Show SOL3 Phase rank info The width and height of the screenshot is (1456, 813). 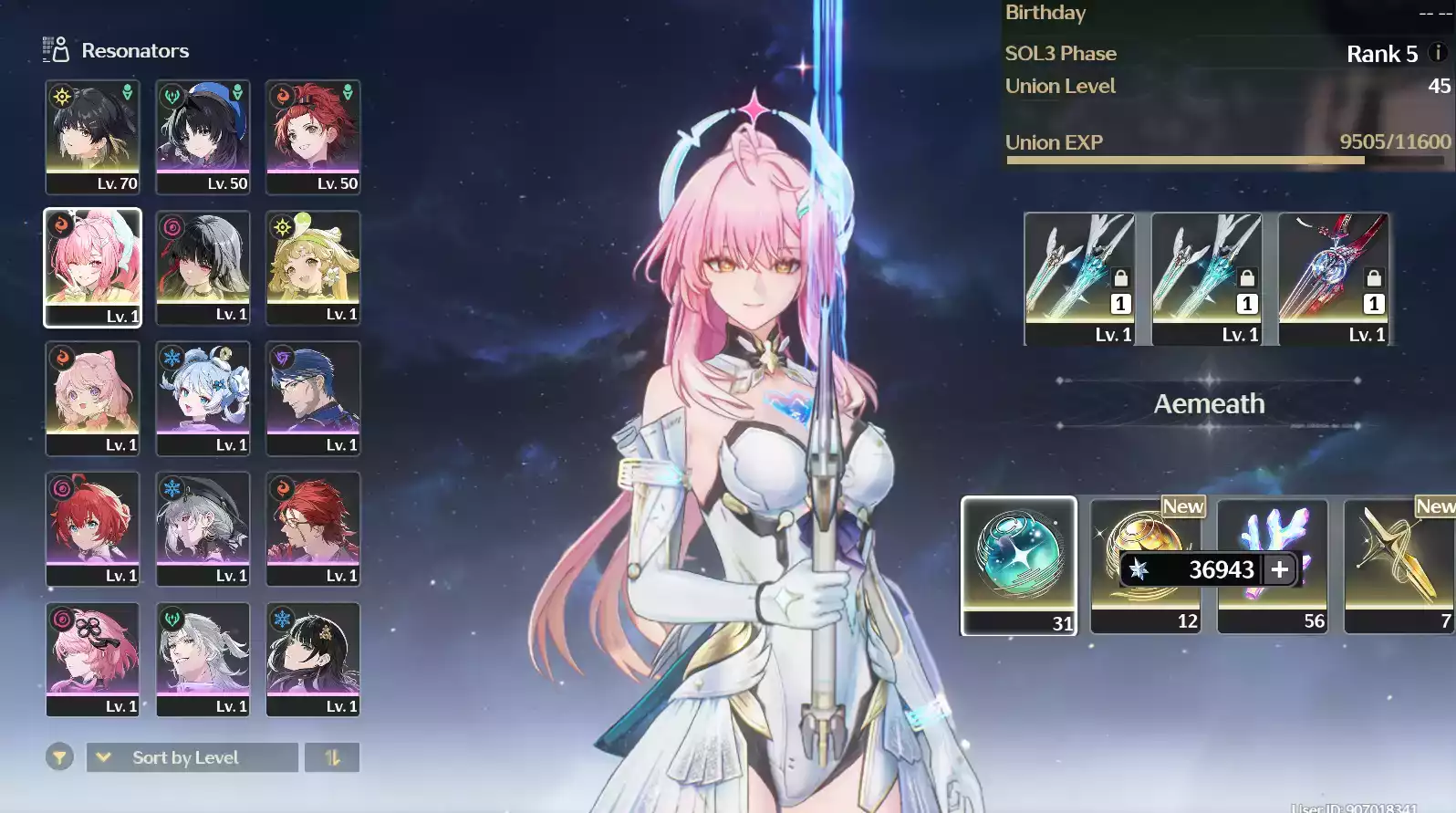1438,53
